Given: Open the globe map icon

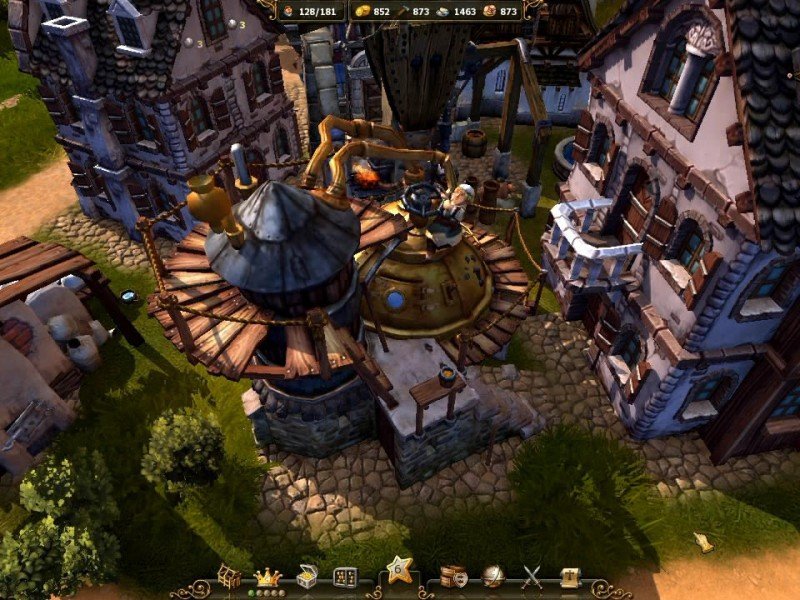Looking at the screenshot, I should (x=492, y=577).
